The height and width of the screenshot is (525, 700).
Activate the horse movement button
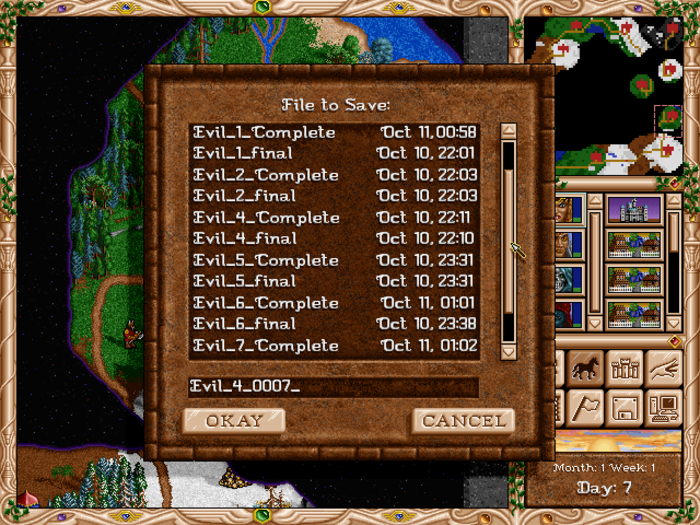tap(585, 369)
